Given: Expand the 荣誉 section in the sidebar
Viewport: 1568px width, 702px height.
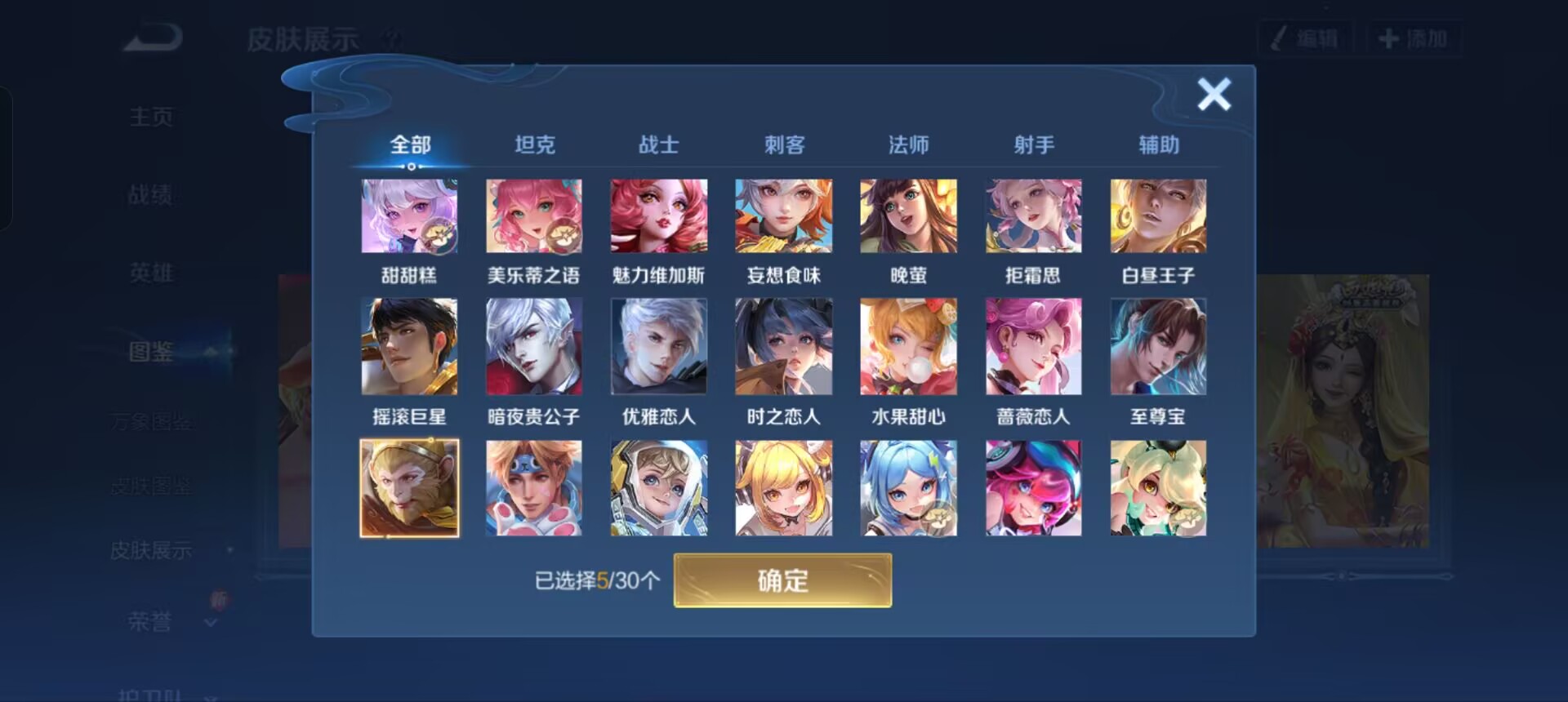Looking at the screenshot, I should (151, 622).
